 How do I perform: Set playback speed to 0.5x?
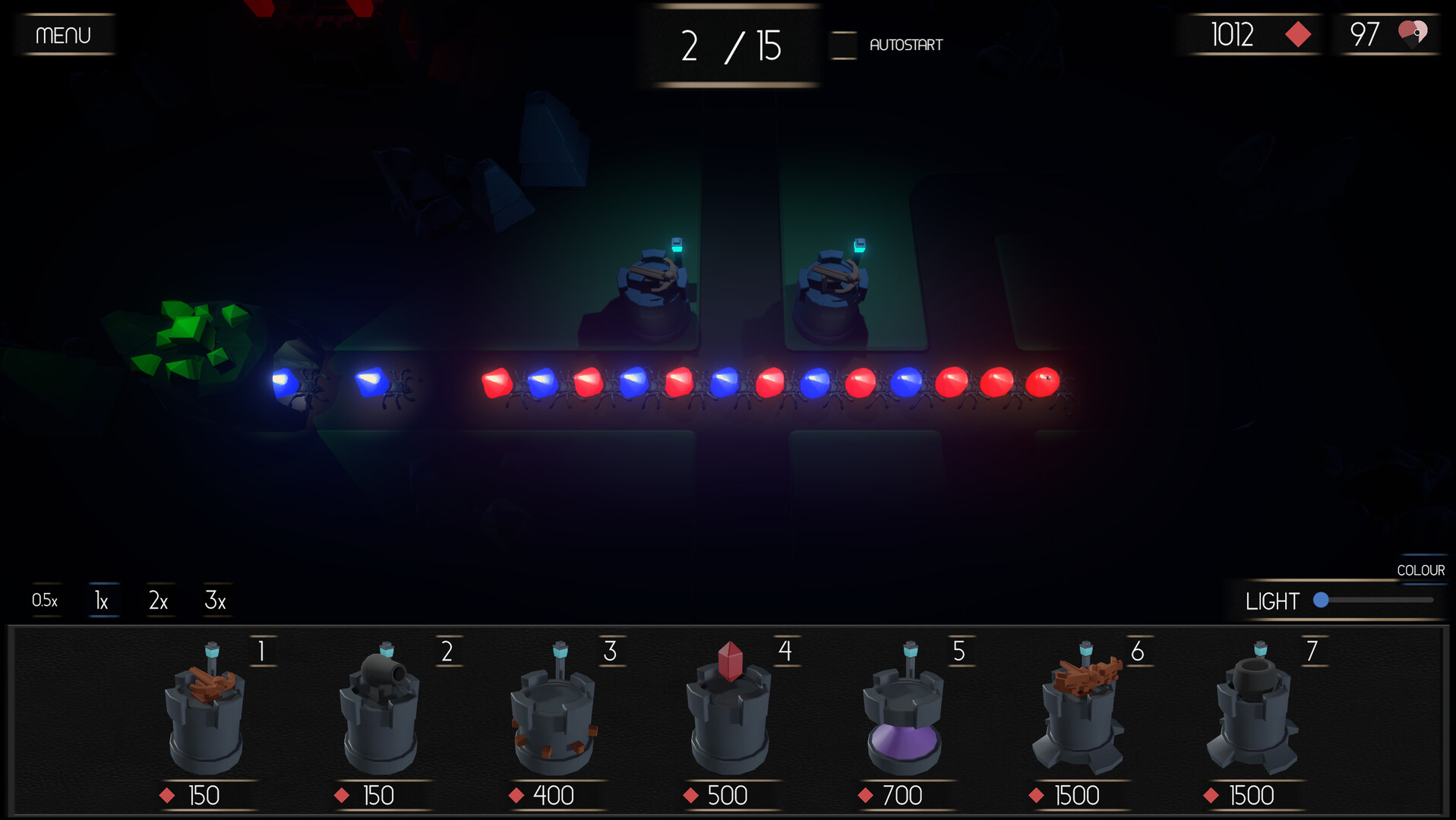45,600
